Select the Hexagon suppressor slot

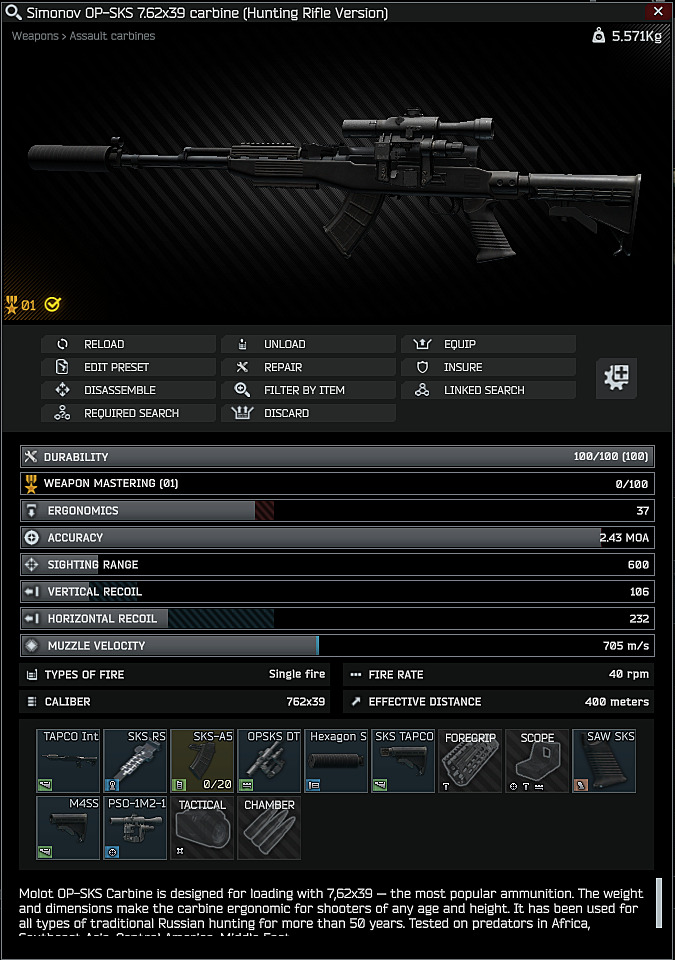point(336,761)
